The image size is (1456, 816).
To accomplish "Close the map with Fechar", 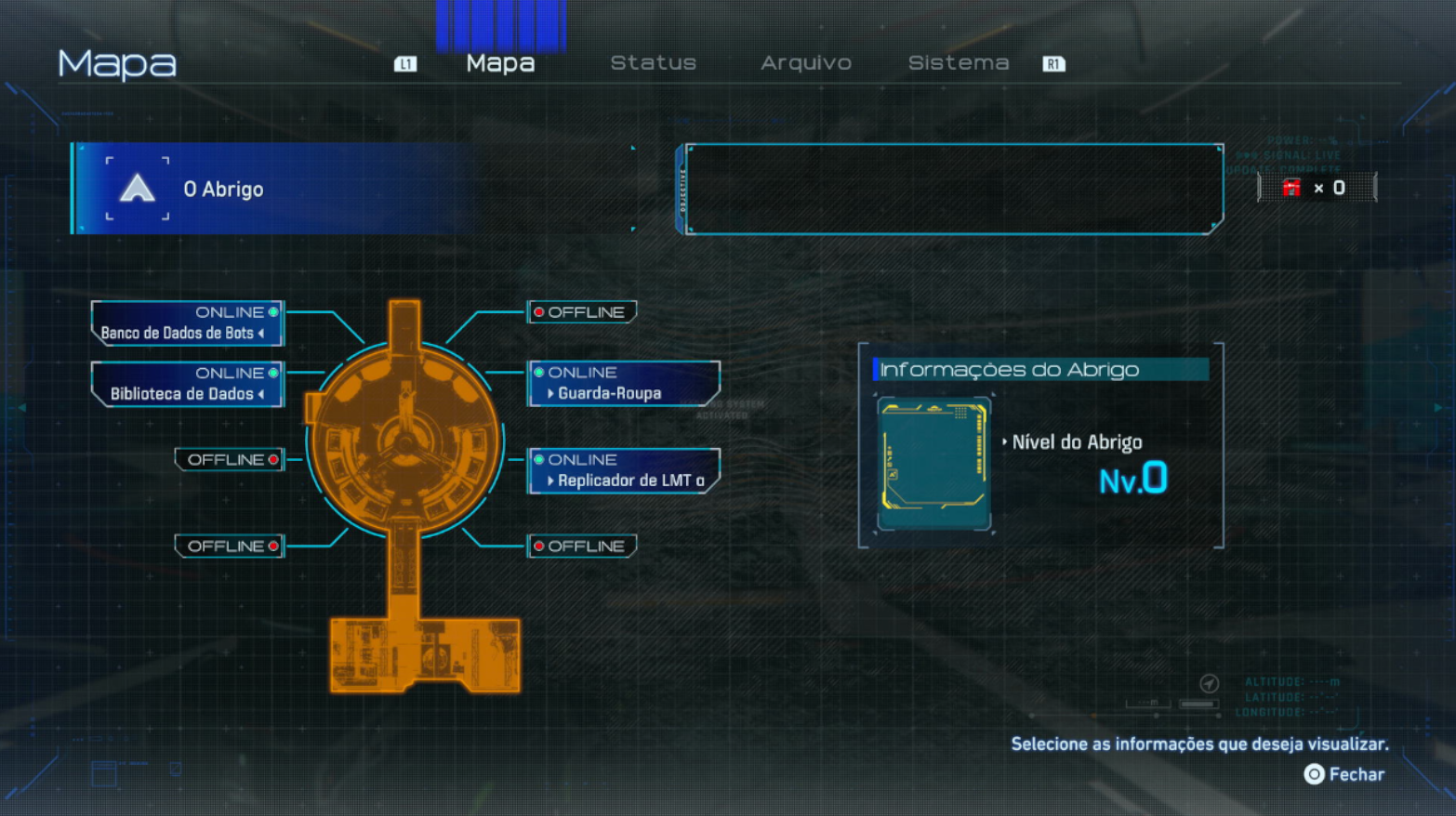I will [x=1344, y=774].
